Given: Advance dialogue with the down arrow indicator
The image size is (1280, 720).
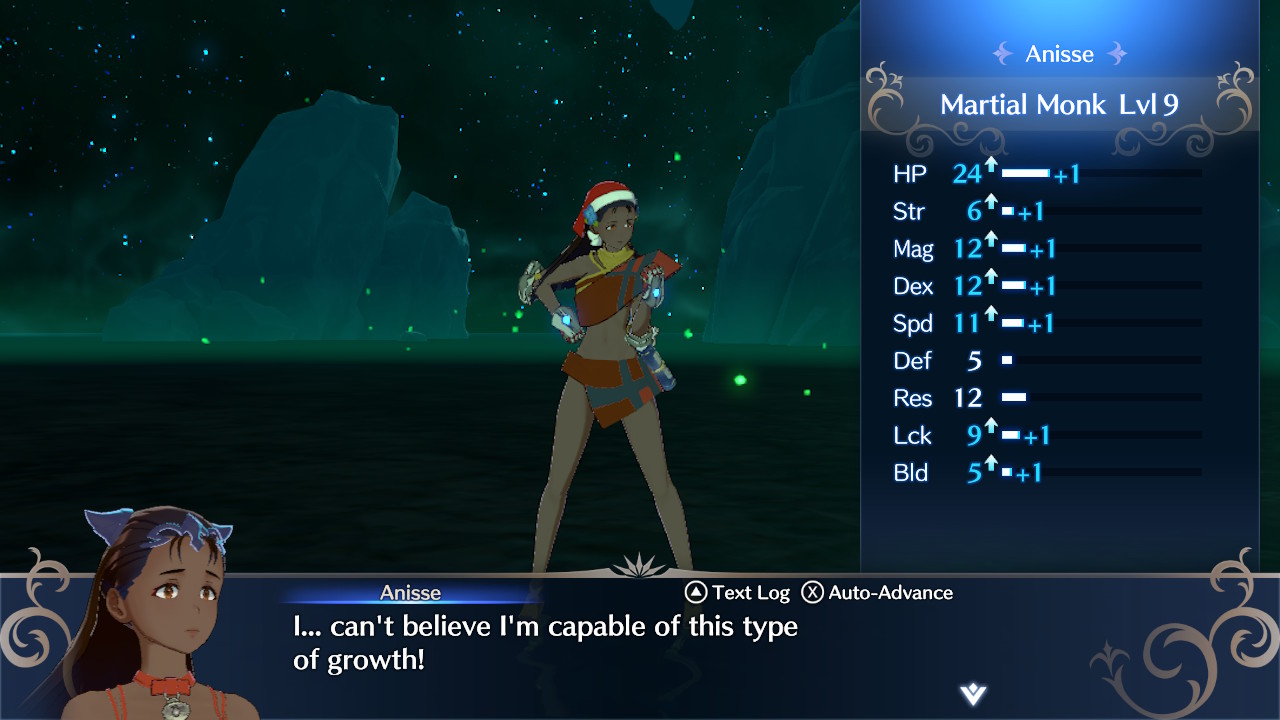Looking at the screenshot, I should coord(972,694).
